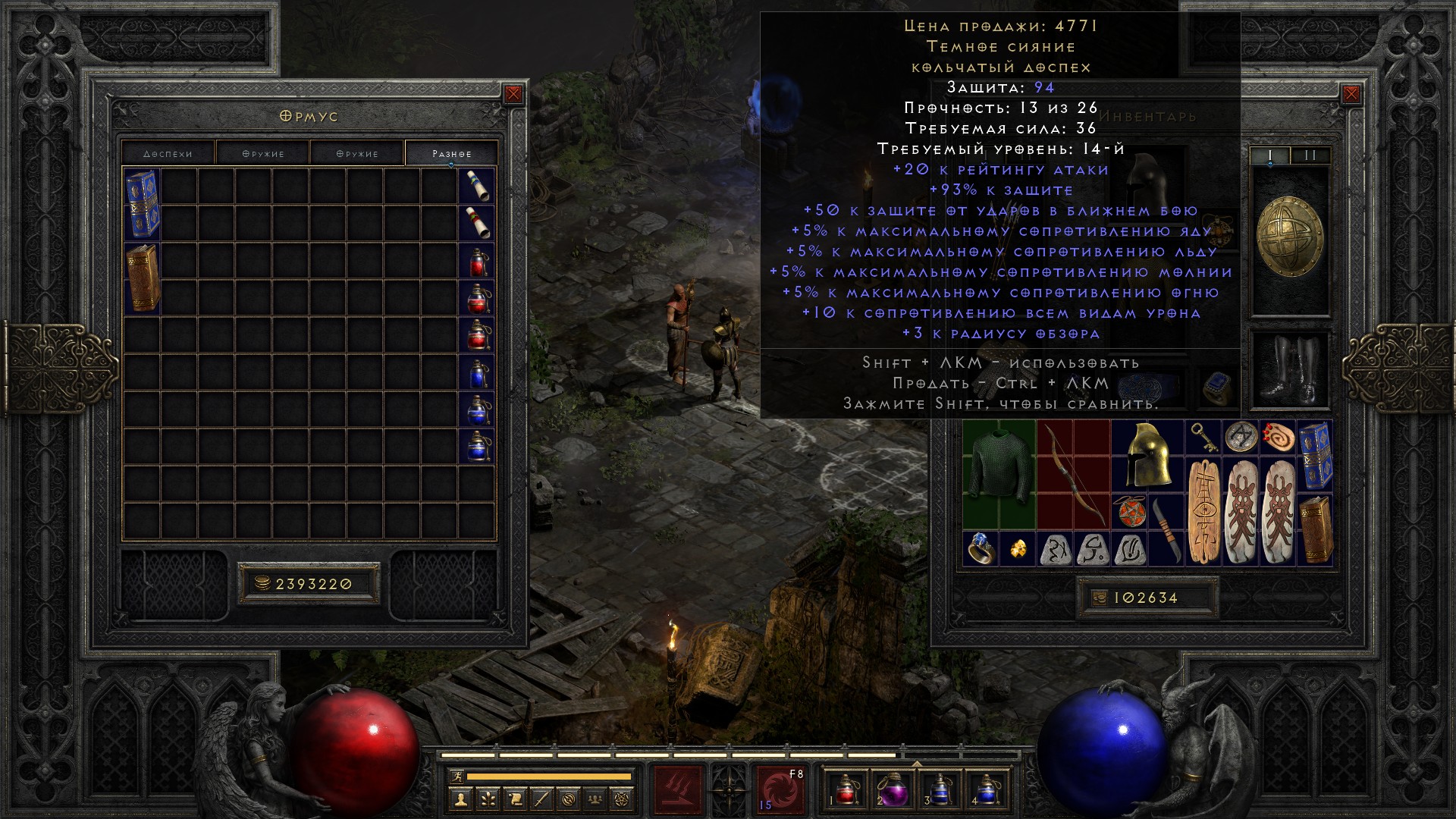Switch to weapon set II
This screenshot has height=819, width=1456.
pyautogui.click(x=1310, y=155)
